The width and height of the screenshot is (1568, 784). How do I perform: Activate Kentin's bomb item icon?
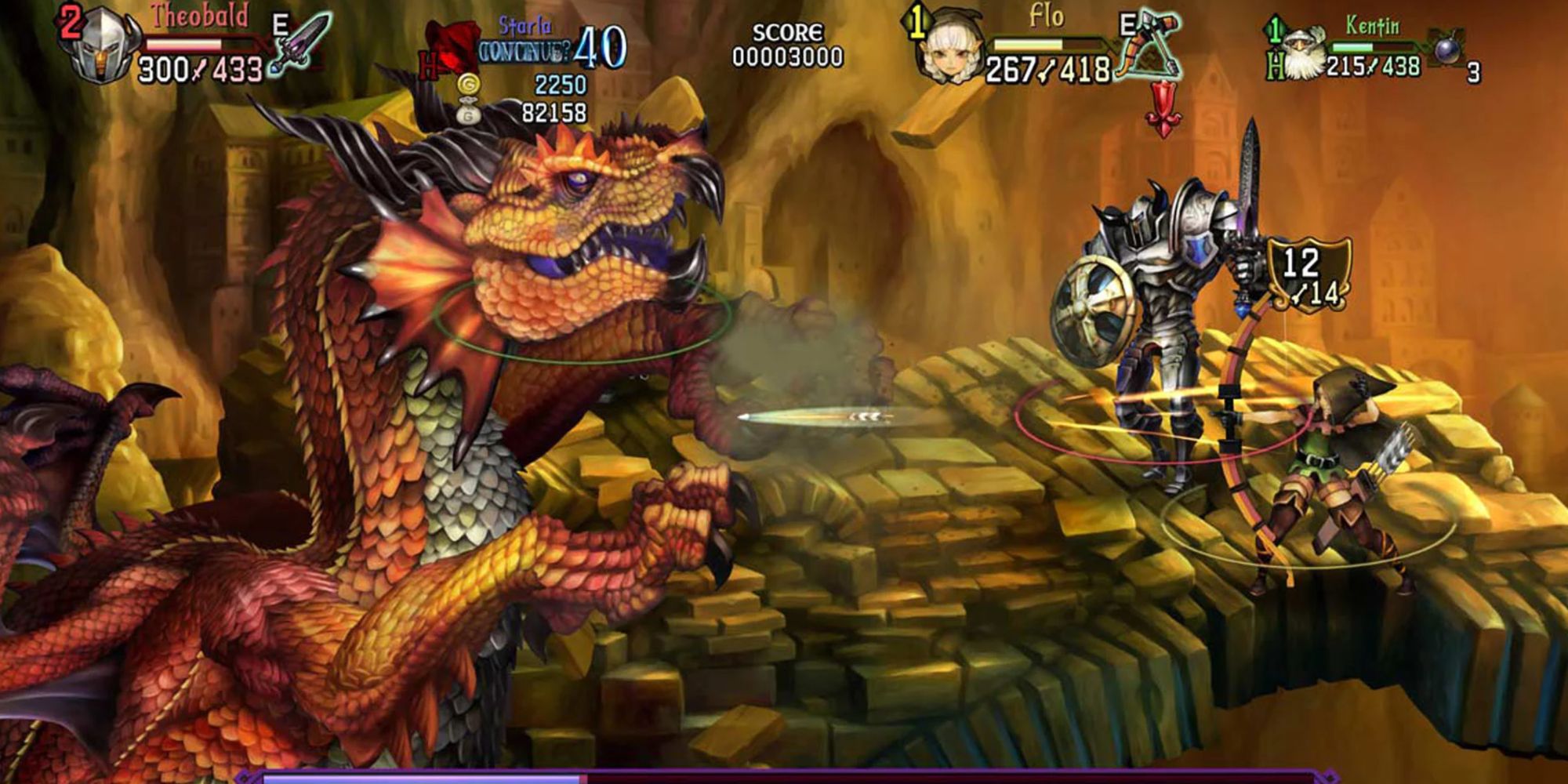pos(1447,49)
